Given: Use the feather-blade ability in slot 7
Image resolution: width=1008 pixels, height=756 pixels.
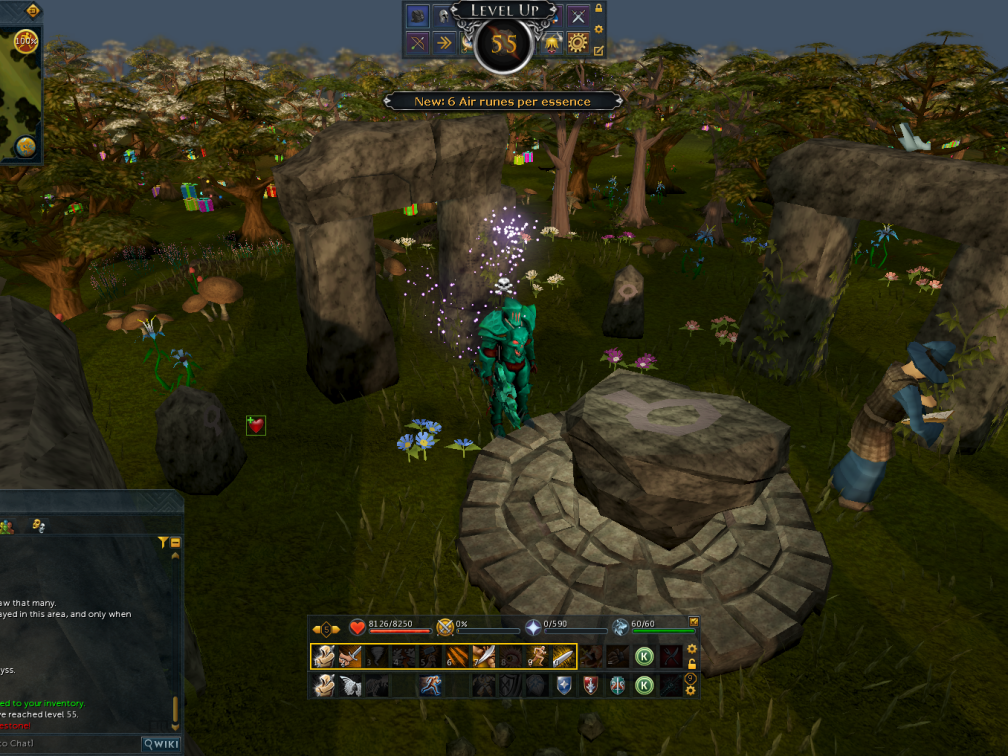Looking at the screenshot, I should (x=484, y=656).
